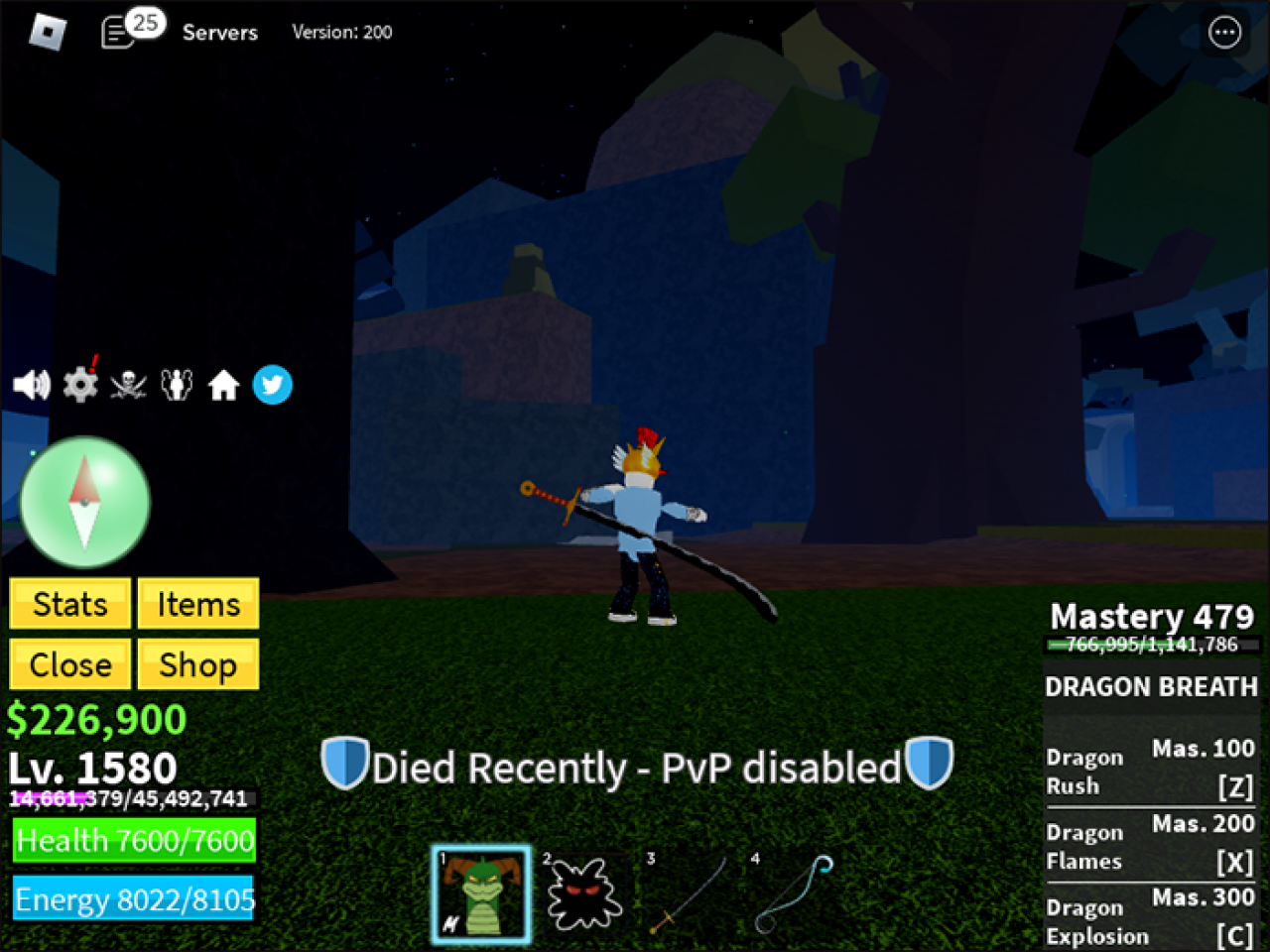Click the compass minimap
The image size is (1270, 952).
[85, 503]
